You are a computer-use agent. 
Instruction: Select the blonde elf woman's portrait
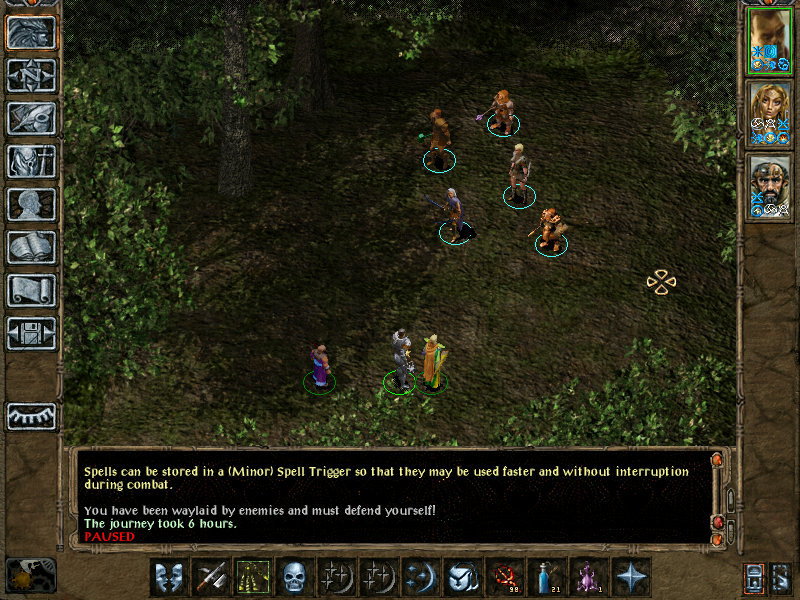coord(771,114)
